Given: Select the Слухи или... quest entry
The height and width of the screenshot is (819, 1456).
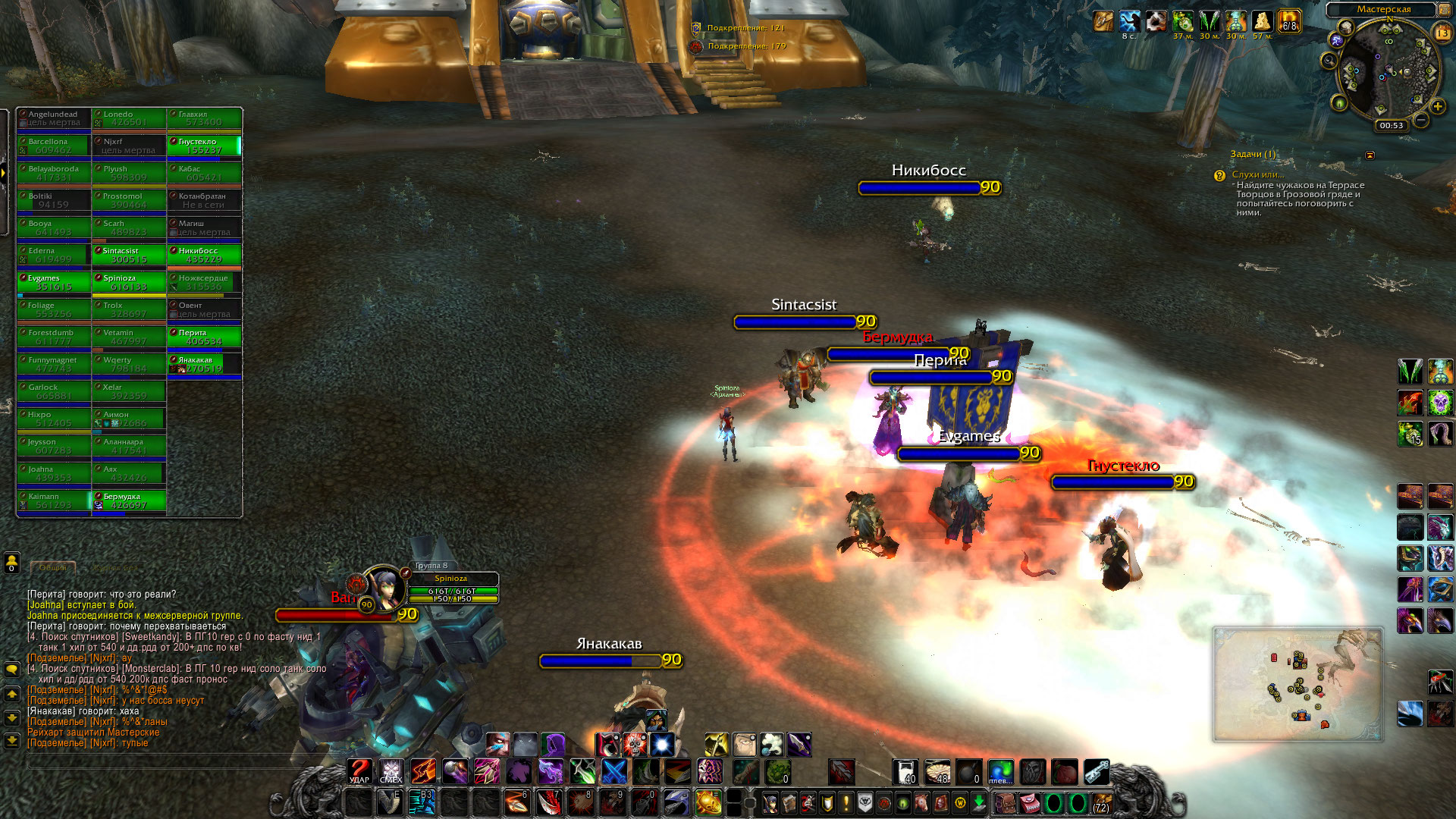Looking at the screenshot, I should 1258,174.
